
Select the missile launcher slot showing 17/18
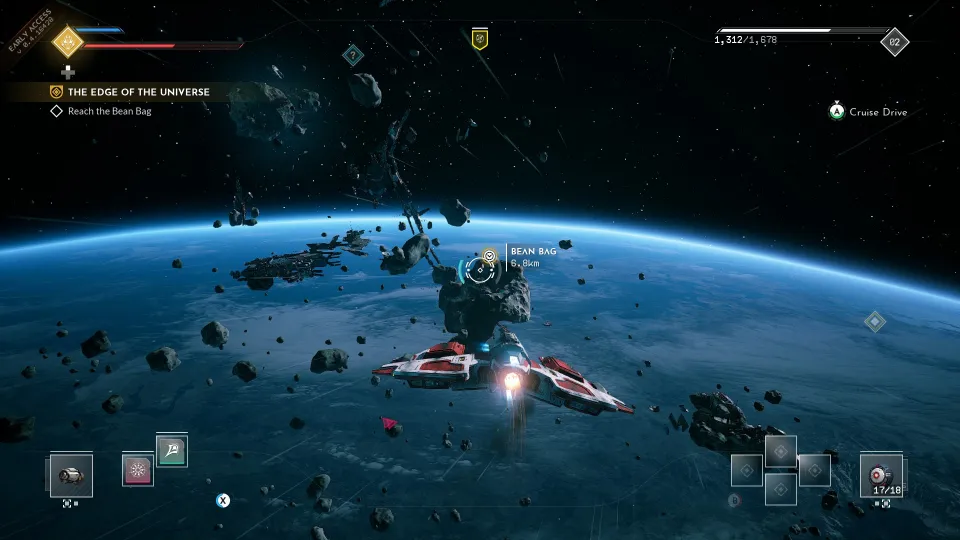[x=881, y=474]
